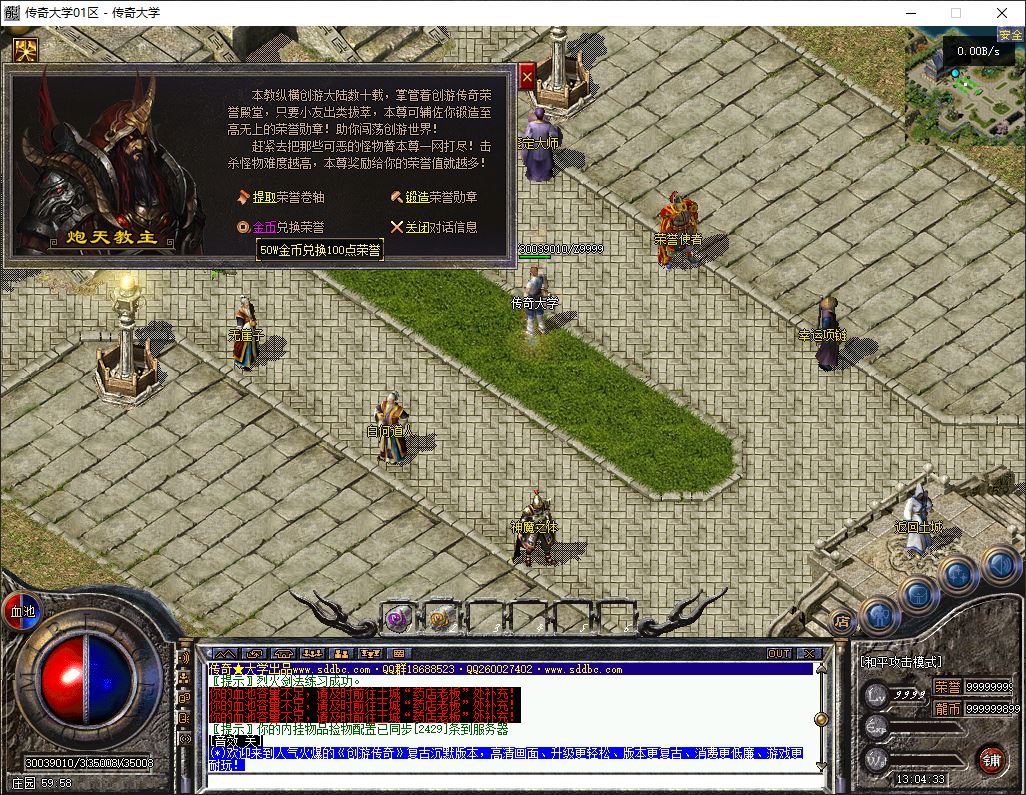
Task: Toggle the 血池 blood pool button
Action: pos(21,611)
